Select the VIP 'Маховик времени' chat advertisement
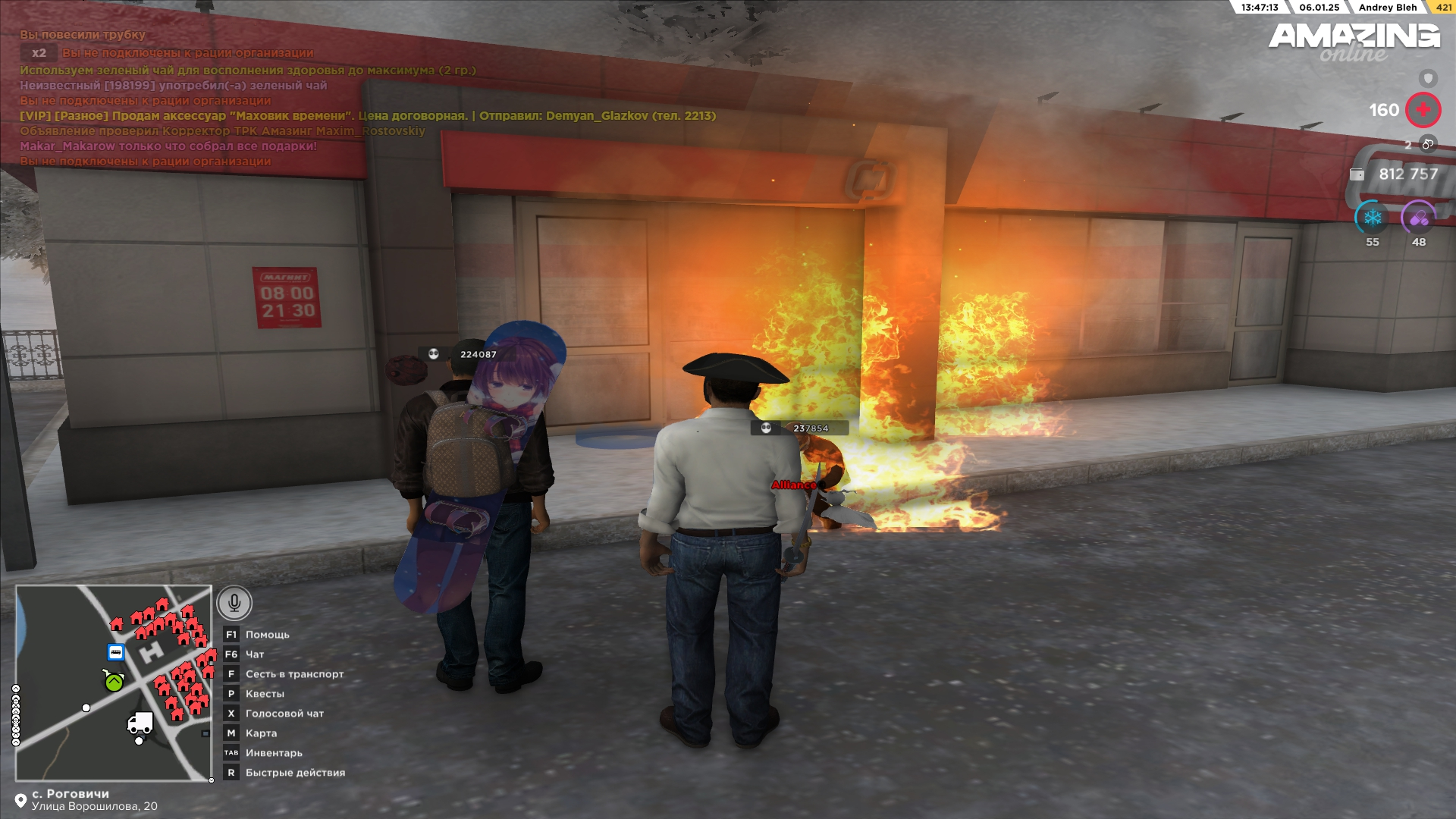The image size is (1456, 819). [x=368, y=116]
